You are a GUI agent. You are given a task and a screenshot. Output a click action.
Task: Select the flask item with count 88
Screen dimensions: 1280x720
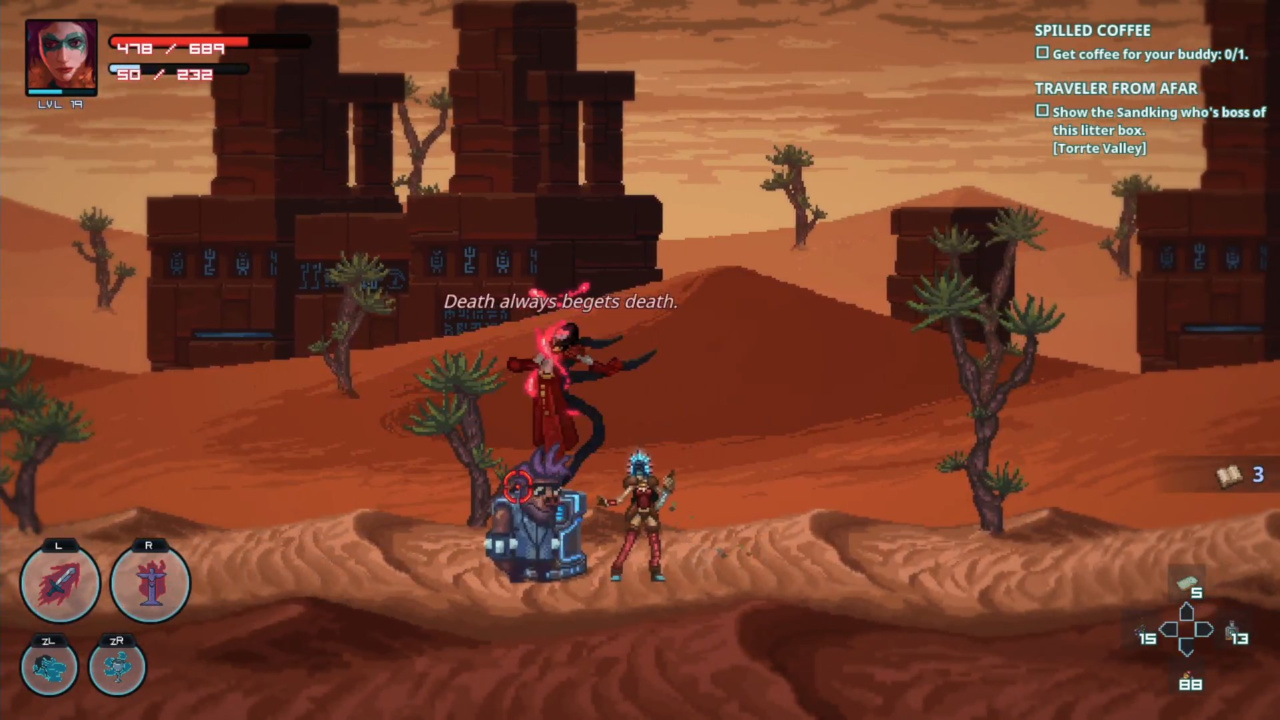(1190, 672)
